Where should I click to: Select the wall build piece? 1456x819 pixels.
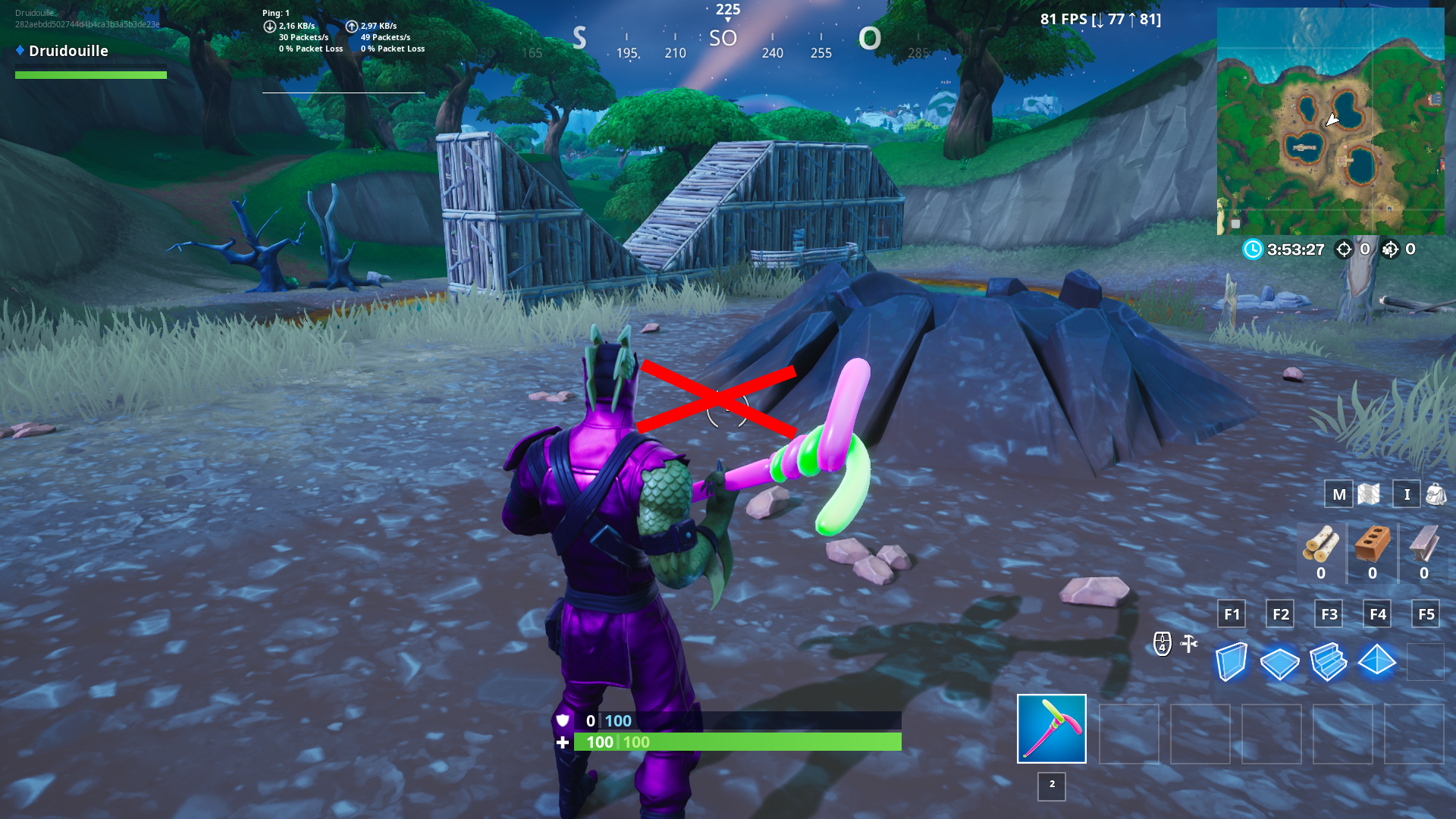coord(1232,662)
